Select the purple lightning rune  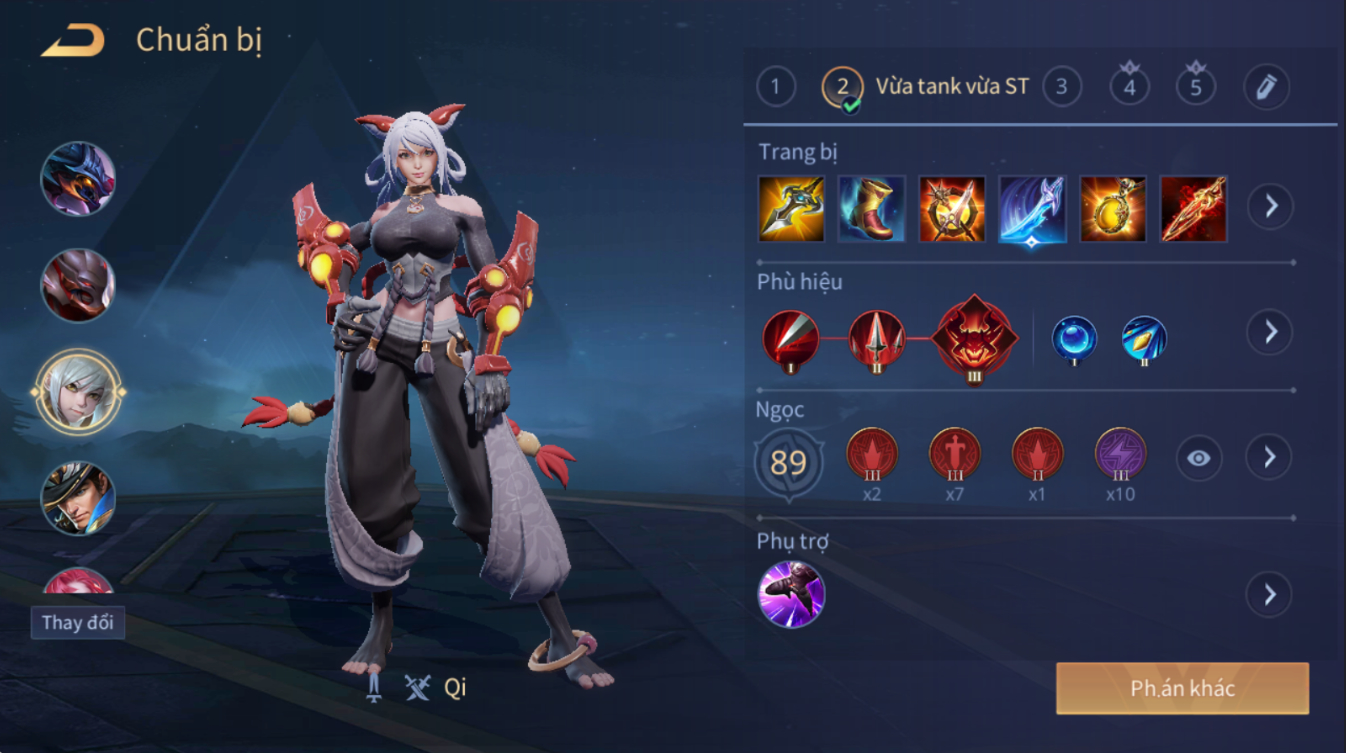coord(1120,454)
